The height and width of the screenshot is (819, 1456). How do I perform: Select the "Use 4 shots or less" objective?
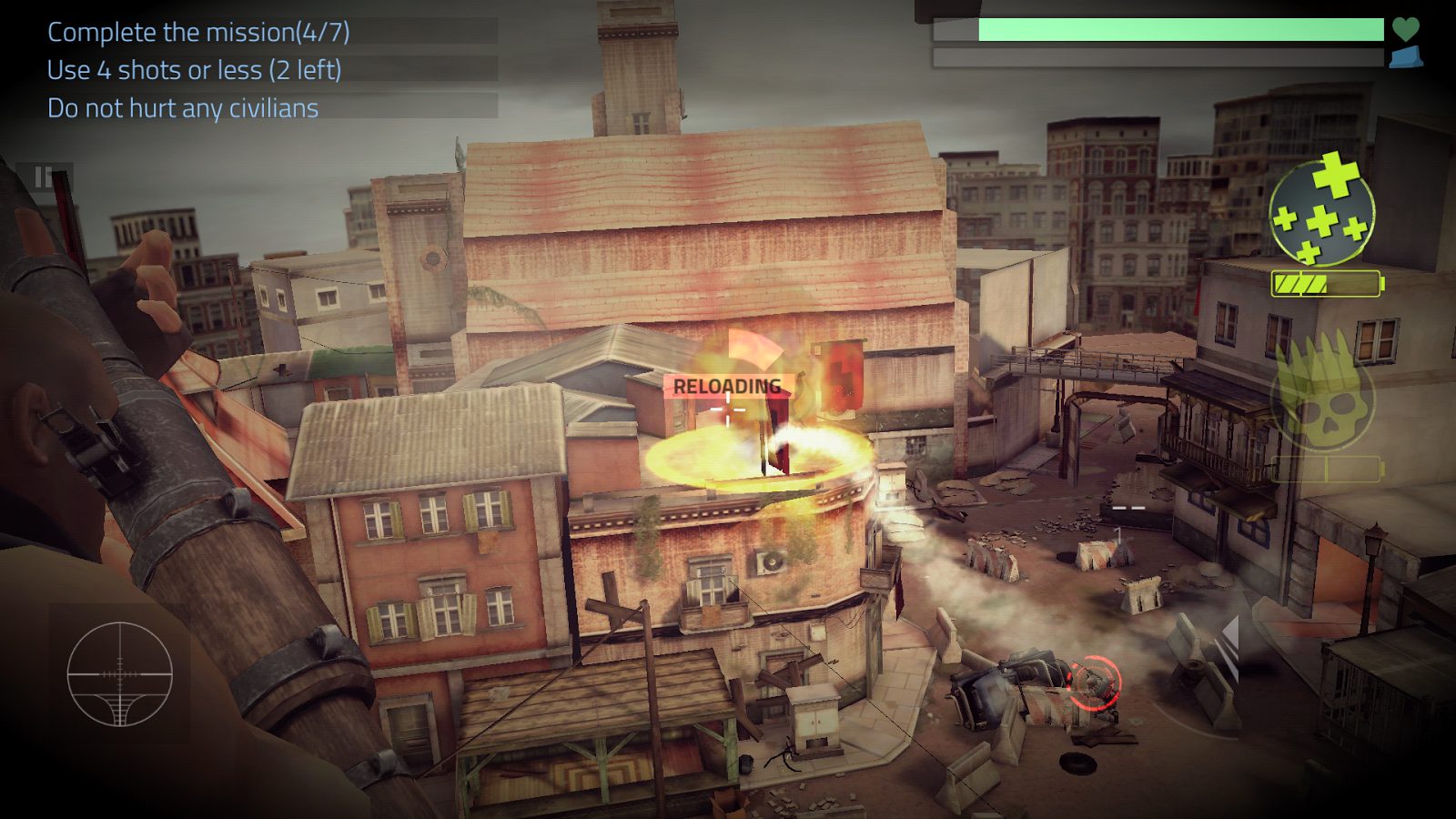click(194, 70)
